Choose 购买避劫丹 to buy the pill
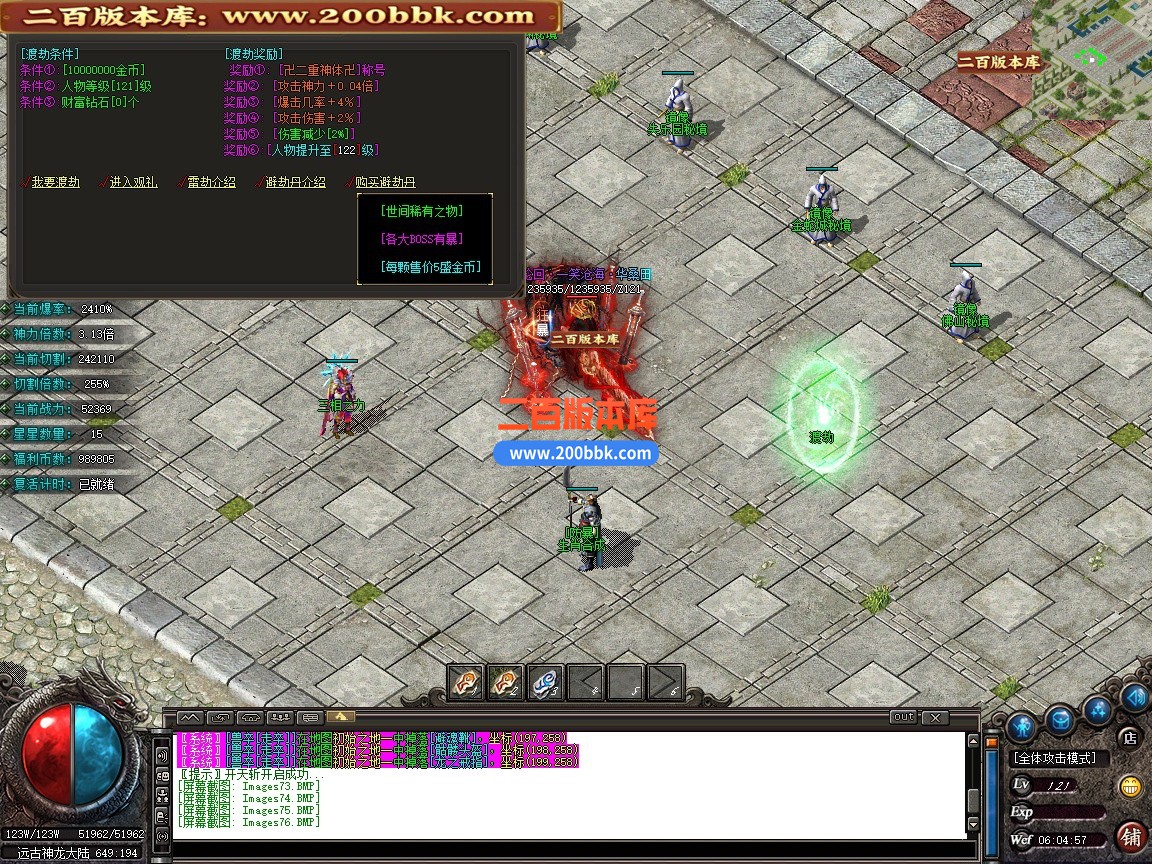 385,182
